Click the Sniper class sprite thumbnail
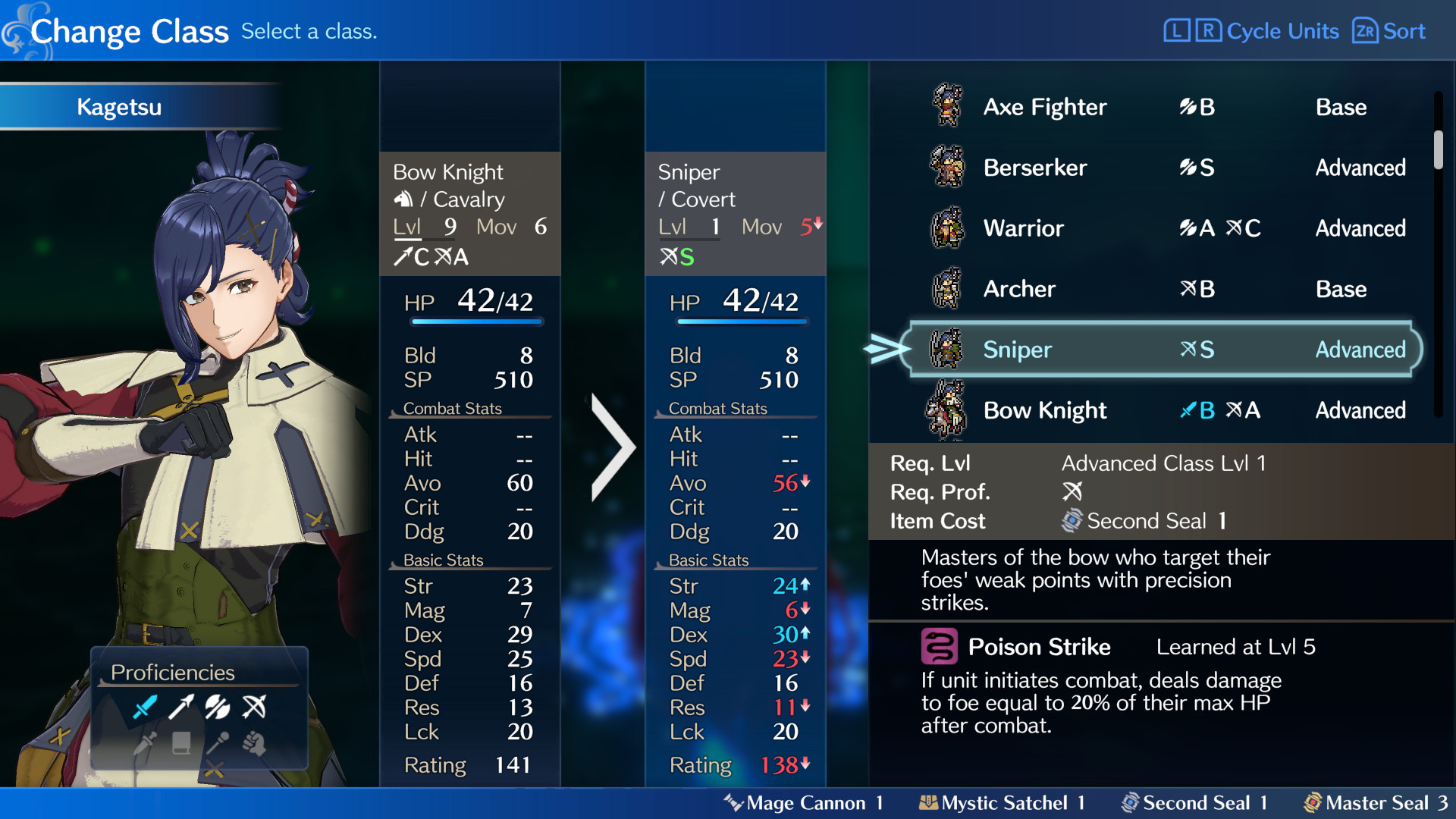The width and height of the screenshot is (1456, 819). 946,350
